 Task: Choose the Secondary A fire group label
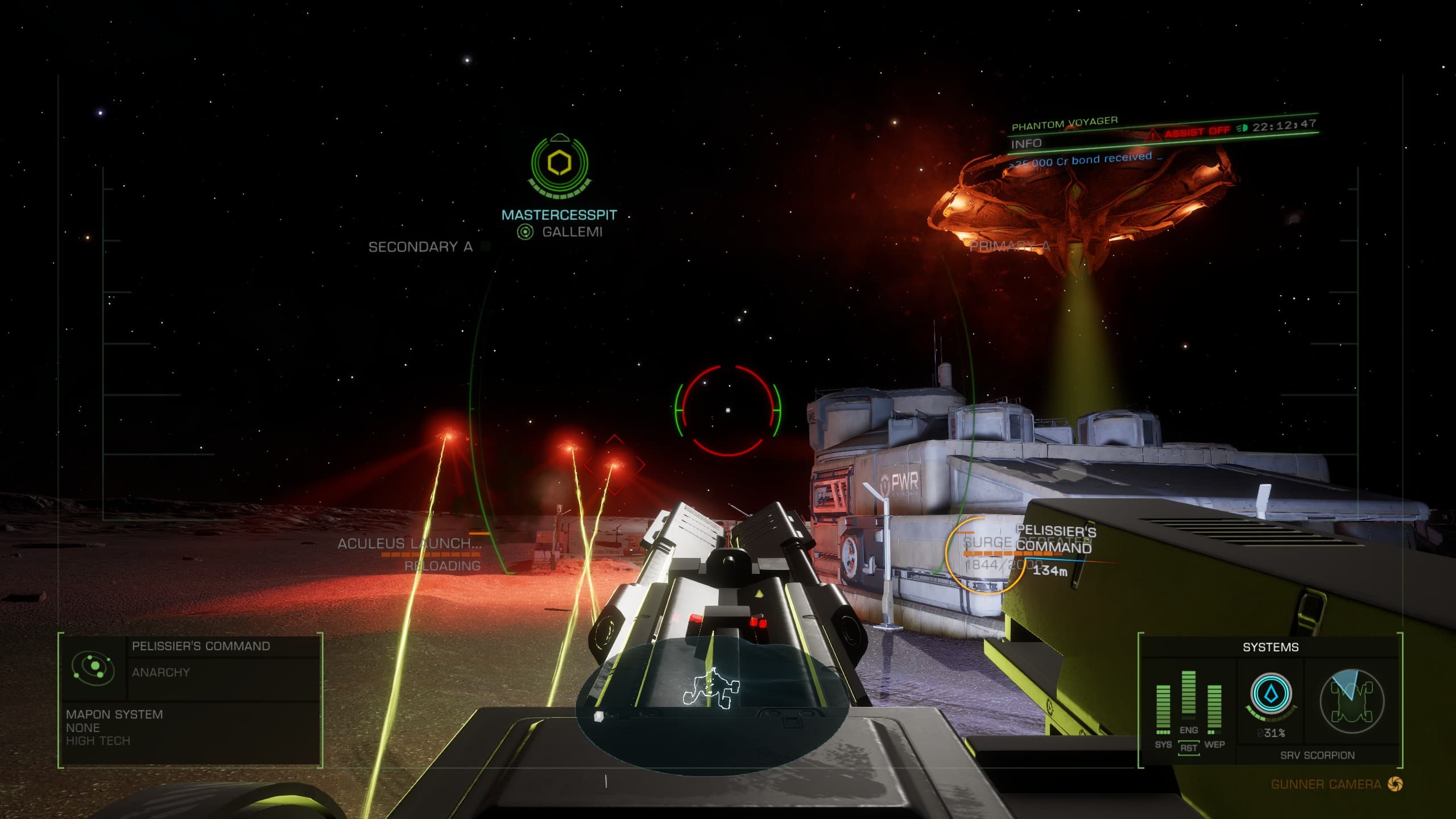click(x=420, y=247)
